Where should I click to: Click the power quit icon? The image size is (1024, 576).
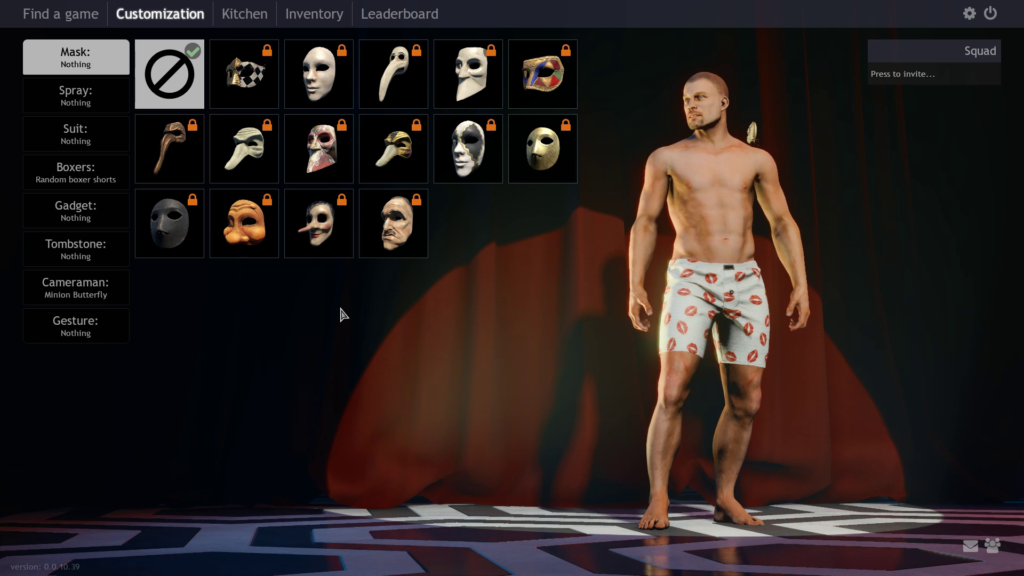(990, 14)
